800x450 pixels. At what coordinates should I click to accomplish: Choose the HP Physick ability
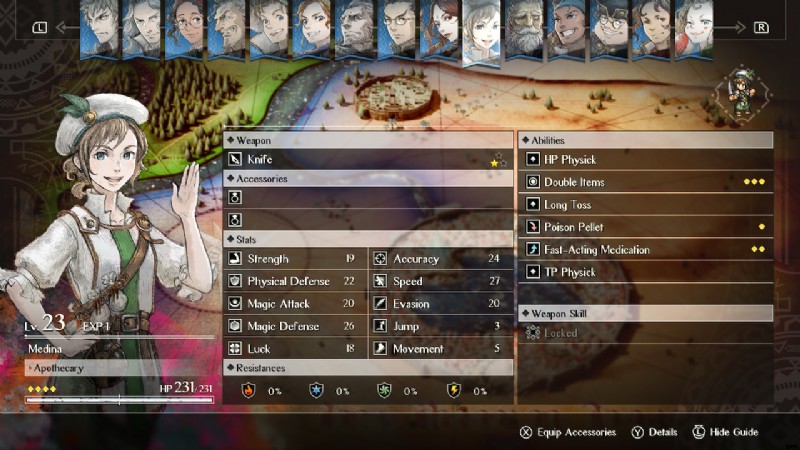click(645, 160)
